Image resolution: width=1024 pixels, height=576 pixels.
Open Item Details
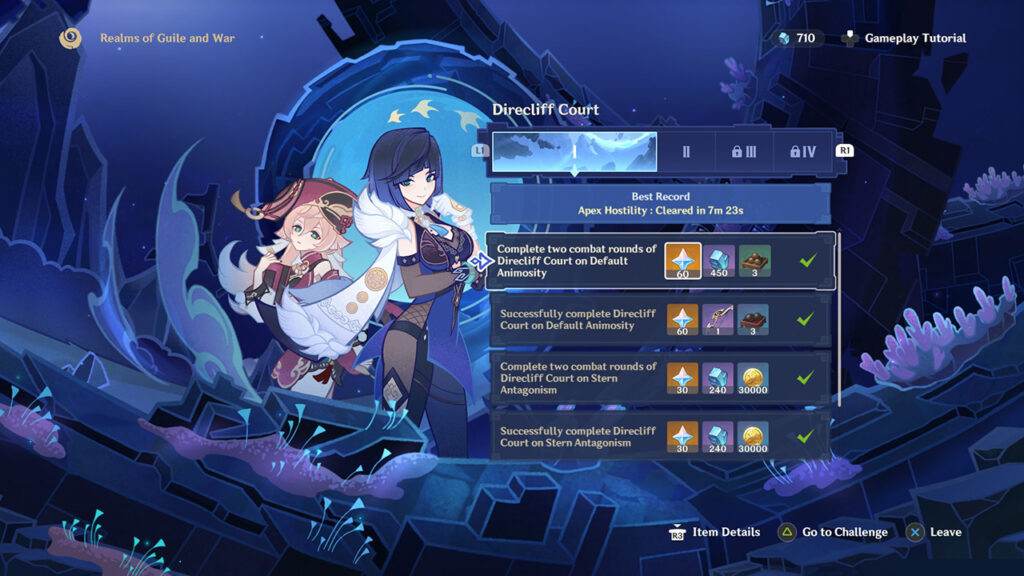[x=714, y=532]
